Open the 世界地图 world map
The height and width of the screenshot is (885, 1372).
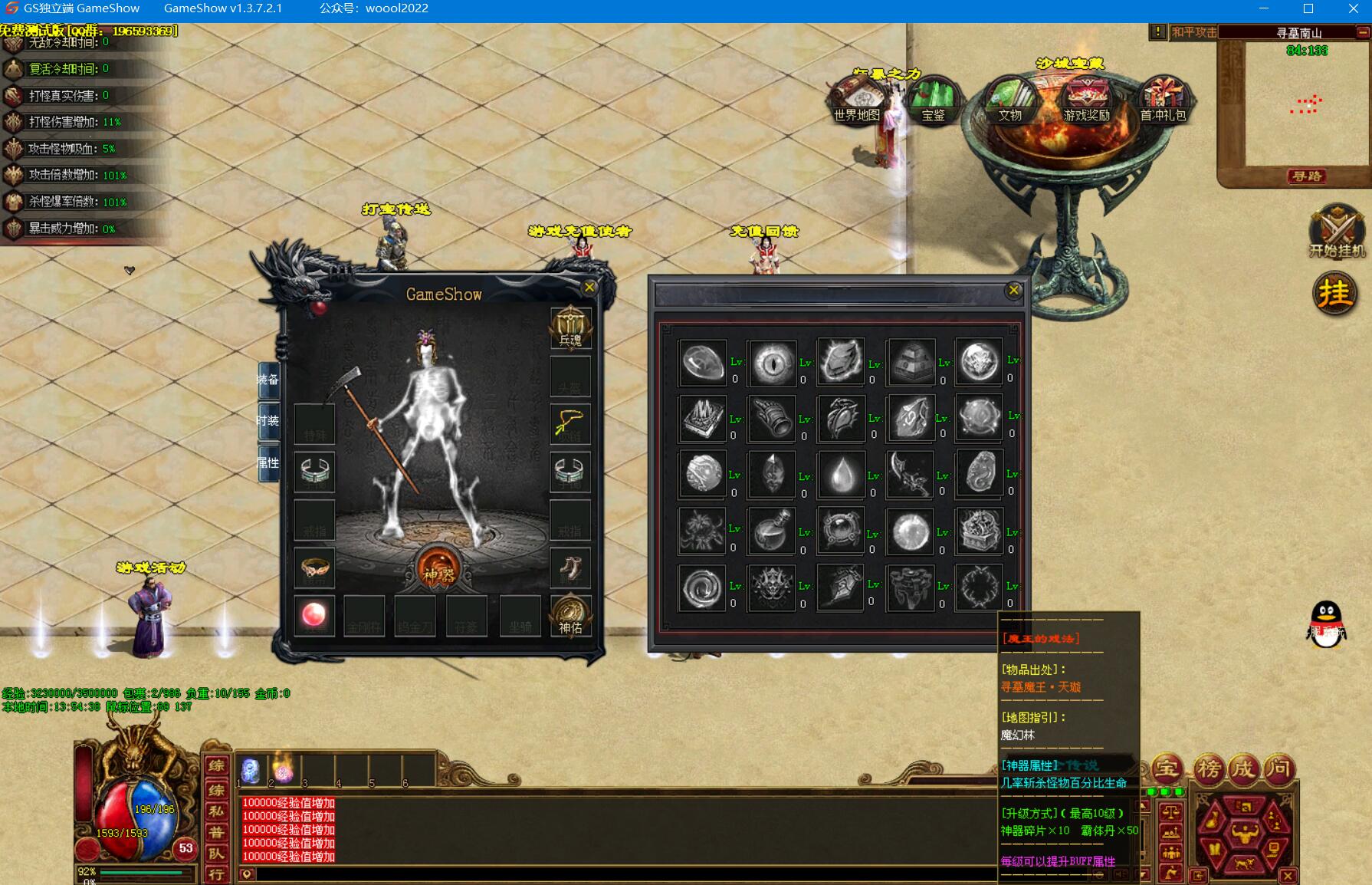click(x=857, y=100)
